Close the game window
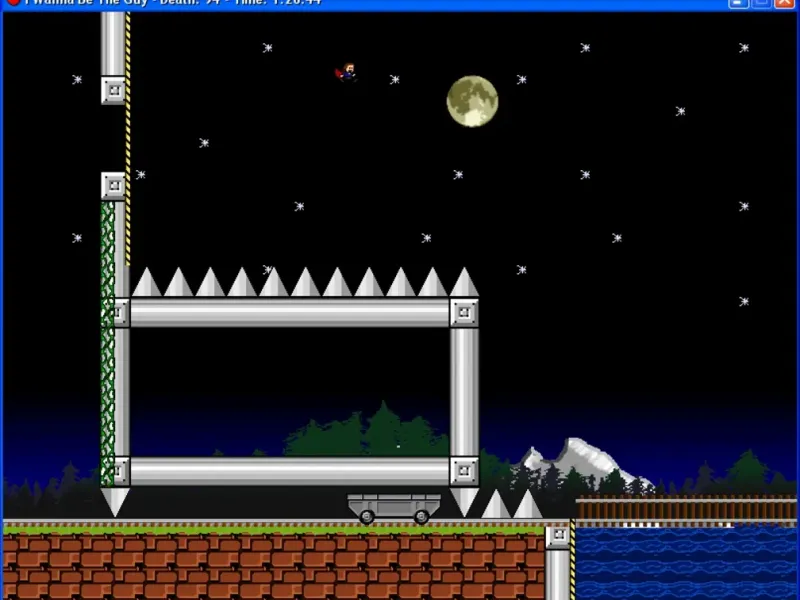Image resolution: width=800 pixels, height=600 pixels. coord(785,3)
